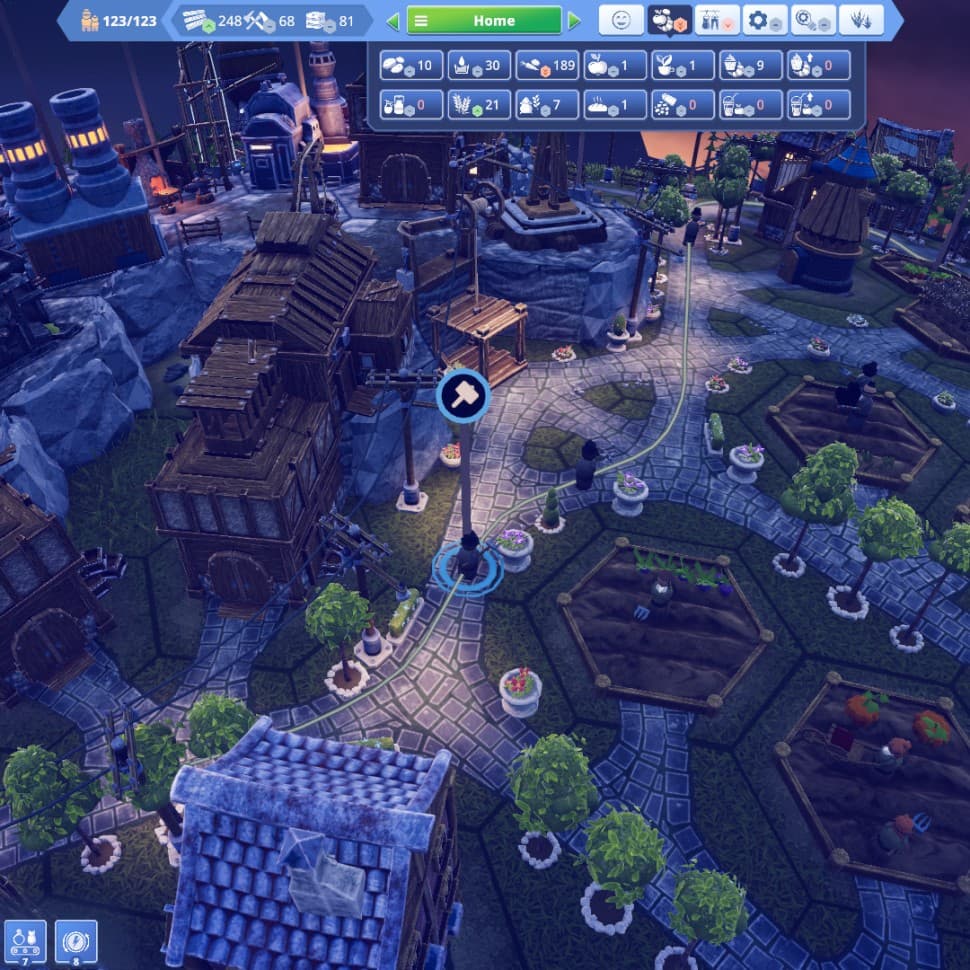Viewport: 970px width, 970px height.
Task: Click the hammer build marker above worker
Action: [x=464, y=395]
